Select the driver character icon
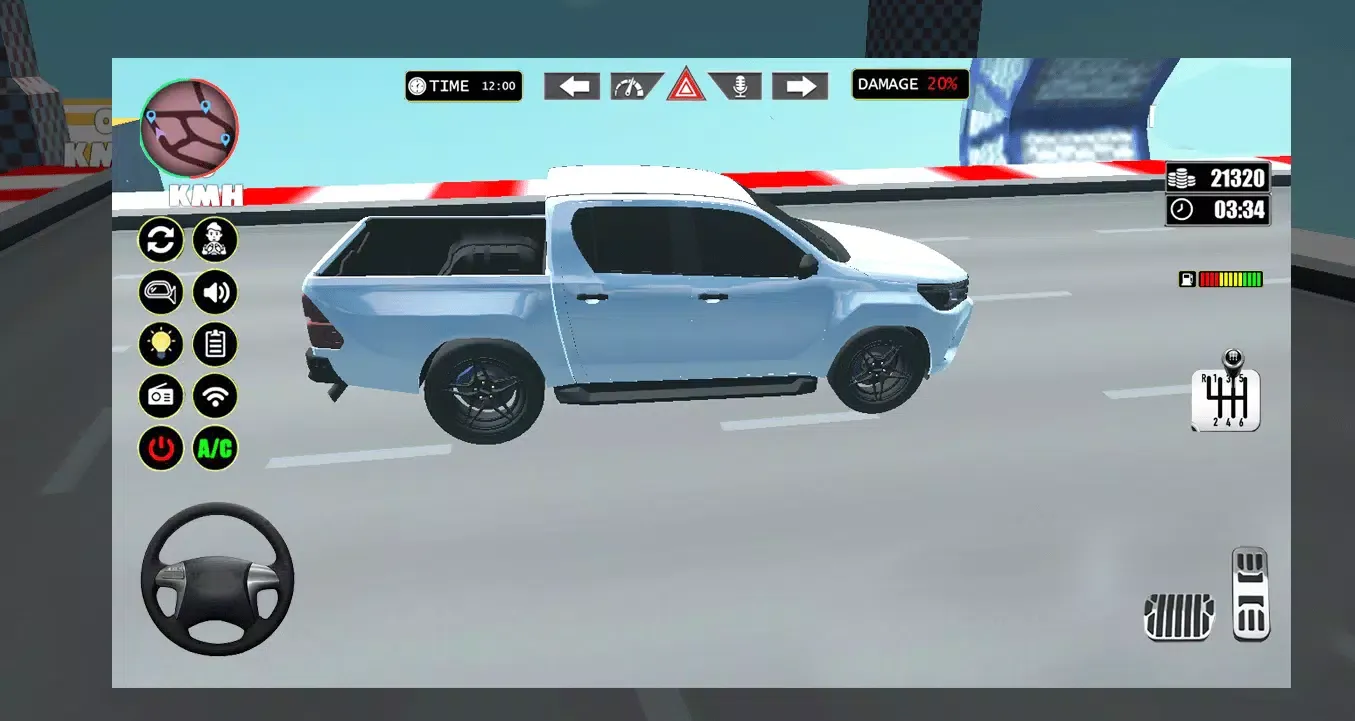Image resolution: width=1355 pixels, height=721 pixels. 214,240
